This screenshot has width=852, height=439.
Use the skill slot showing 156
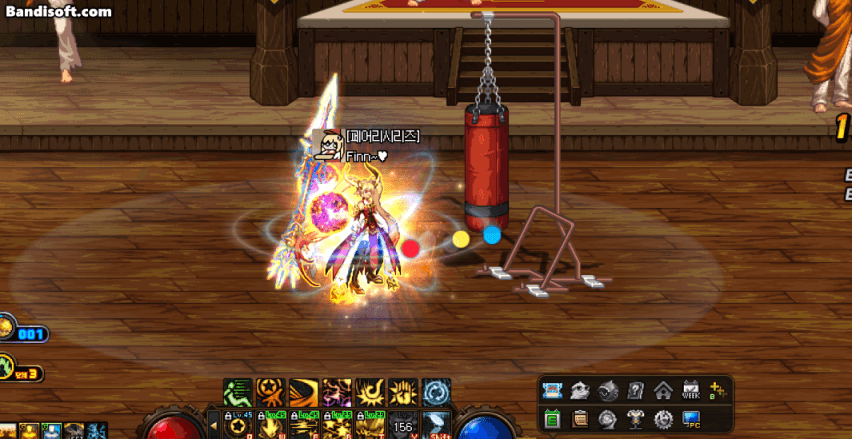[x=403, y=425]
